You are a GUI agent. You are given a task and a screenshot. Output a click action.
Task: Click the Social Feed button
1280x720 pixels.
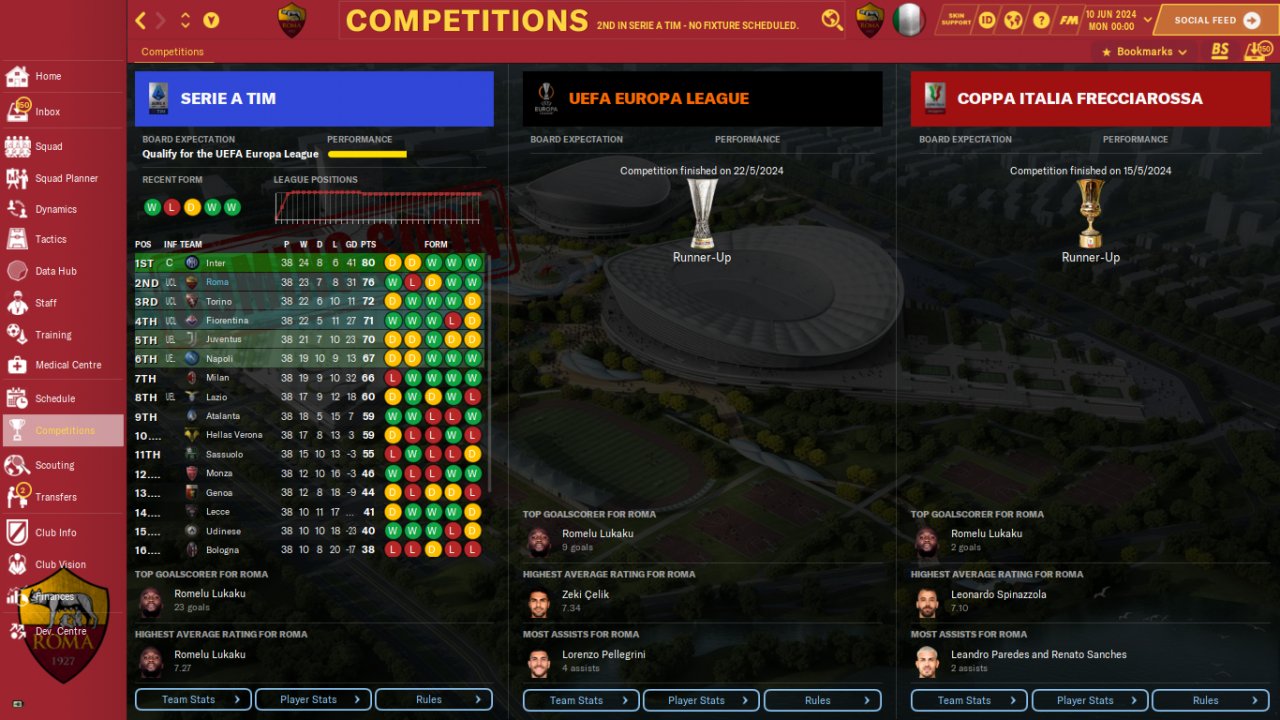click(1215, 20)
